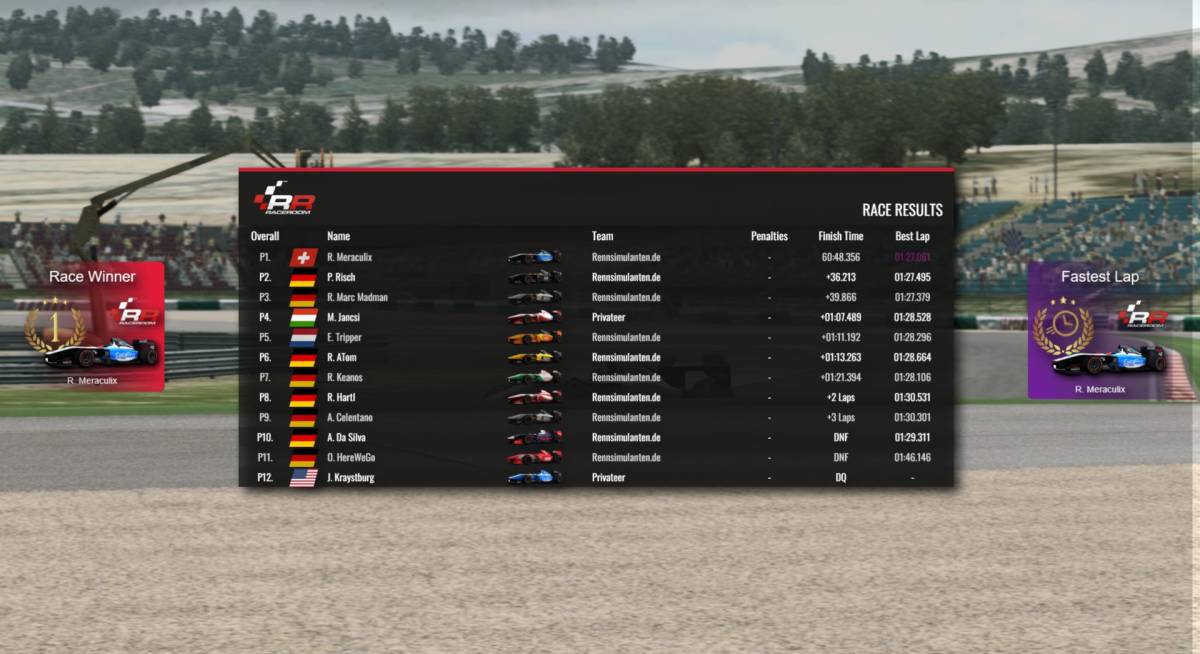The image size is (1200, 654).
Task: Select P. Risch's result row
Action: (596, 277)
